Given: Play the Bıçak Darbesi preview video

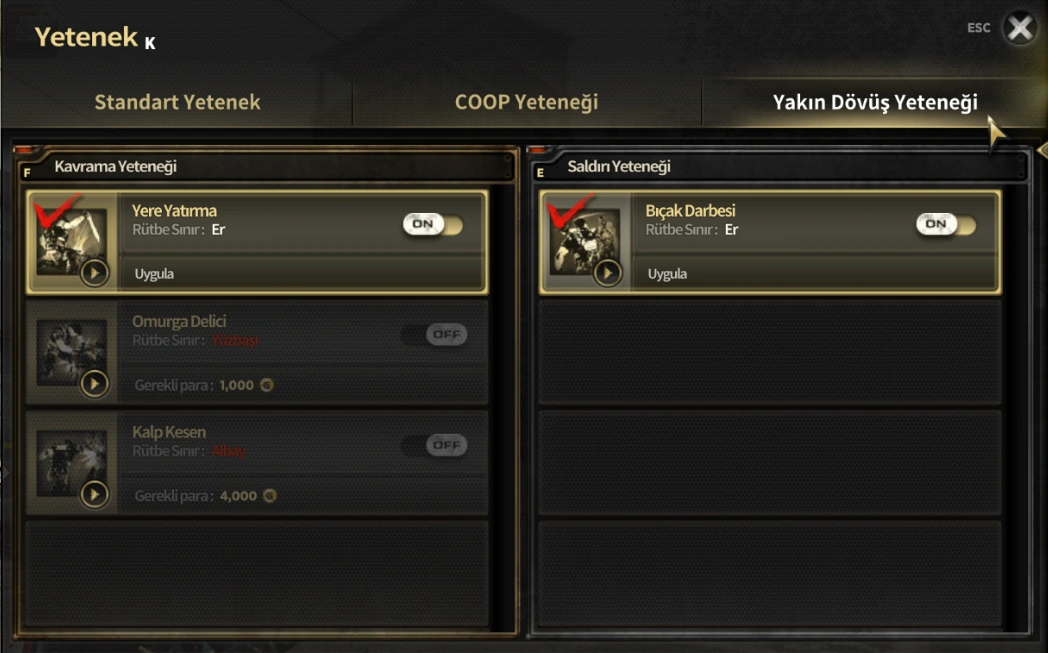Looking at the screenshot, I should click(607, 272).
